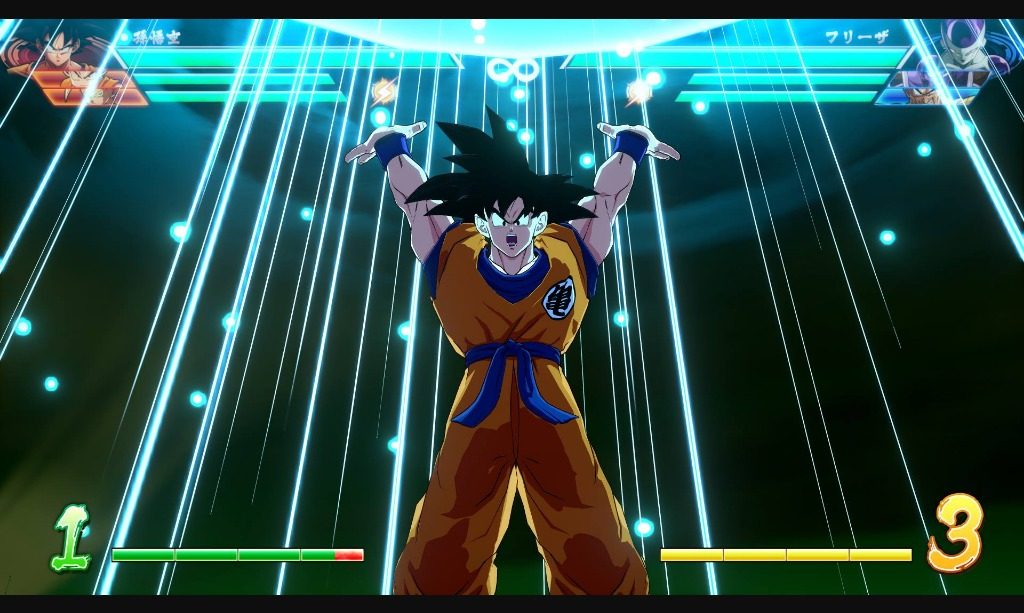Screen dimensions: 1024x613
Task: Activate player two's Sparking lightning bolt icon
Action: (639, 92)
